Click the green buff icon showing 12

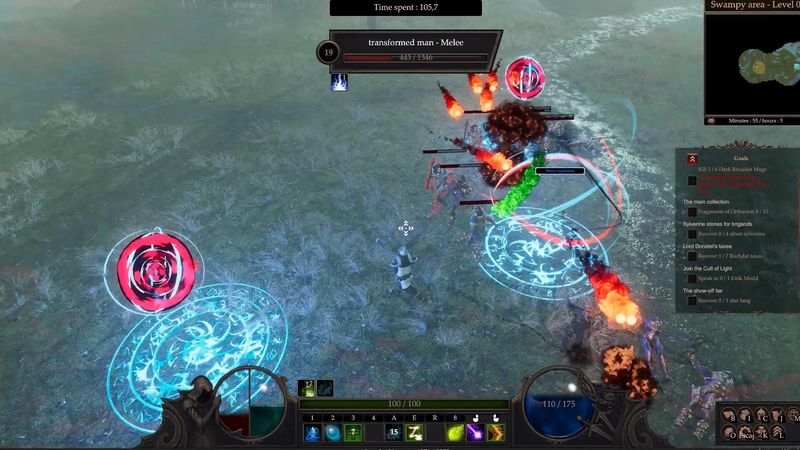point(307,389)
